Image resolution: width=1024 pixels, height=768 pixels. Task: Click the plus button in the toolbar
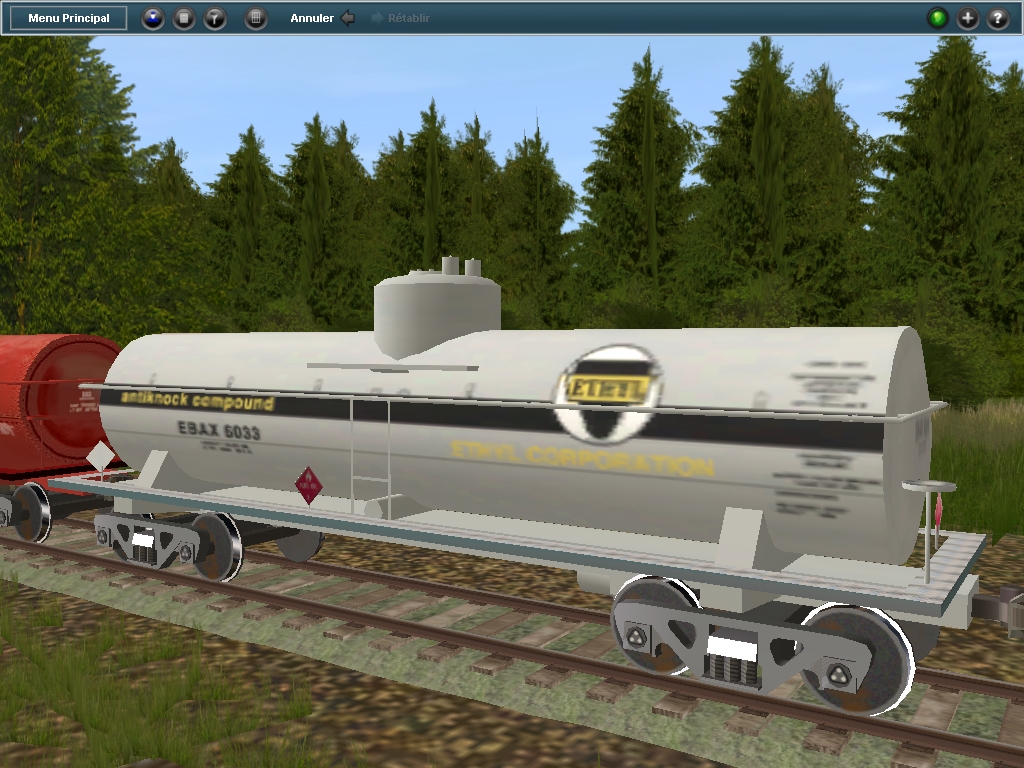tap(968, 18)
